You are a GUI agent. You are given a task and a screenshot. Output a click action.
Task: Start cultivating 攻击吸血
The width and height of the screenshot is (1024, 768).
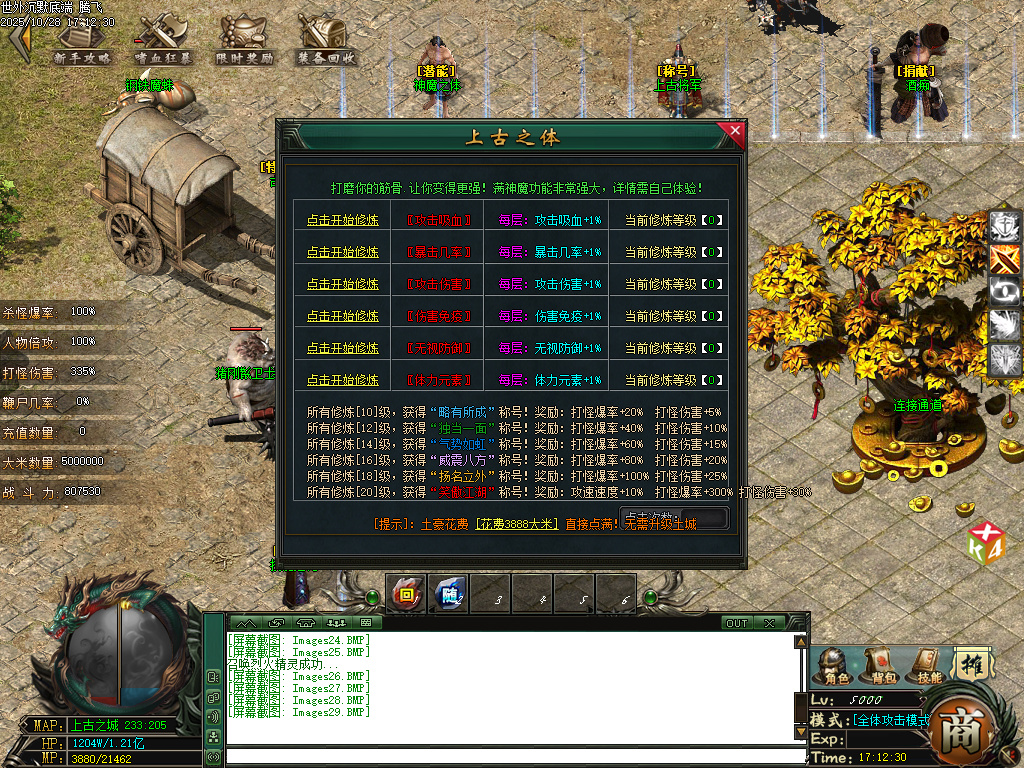(343, 220)
